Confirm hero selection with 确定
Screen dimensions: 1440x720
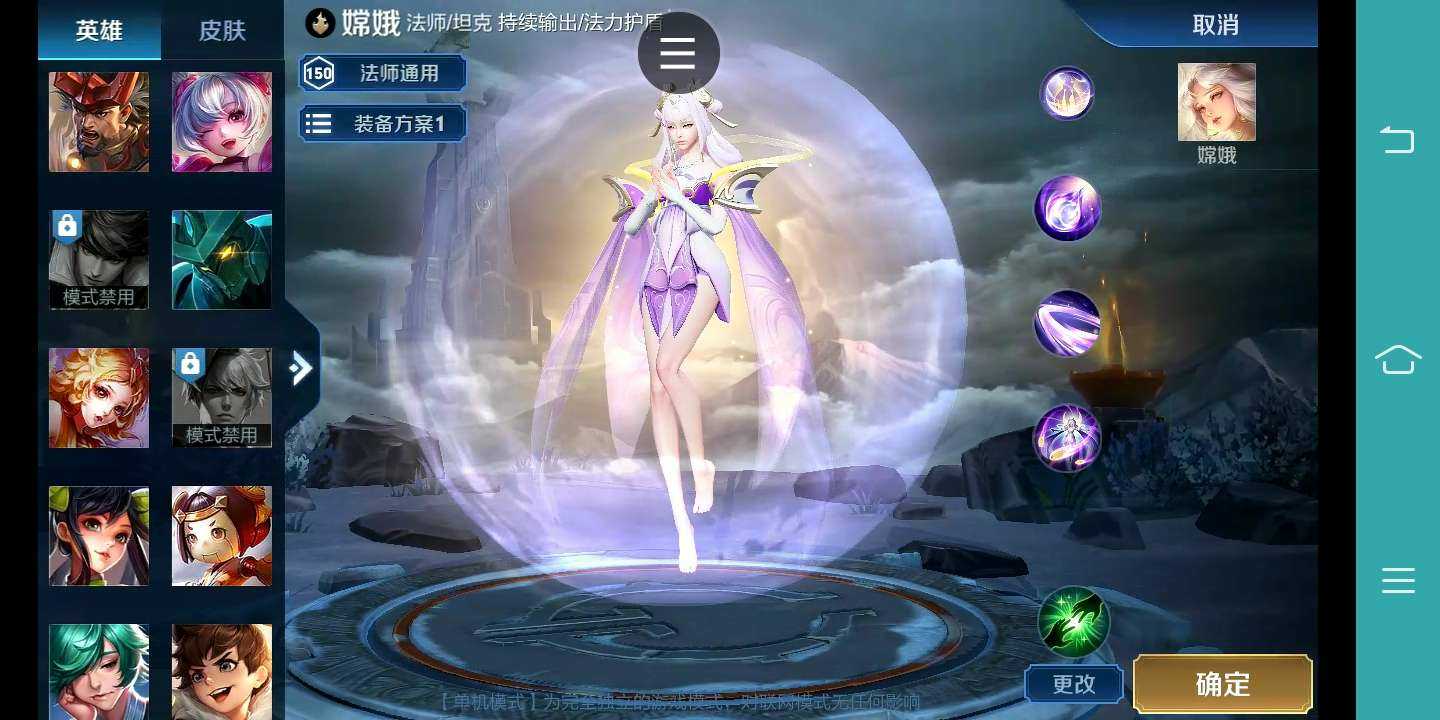[x=1222, y=684]
